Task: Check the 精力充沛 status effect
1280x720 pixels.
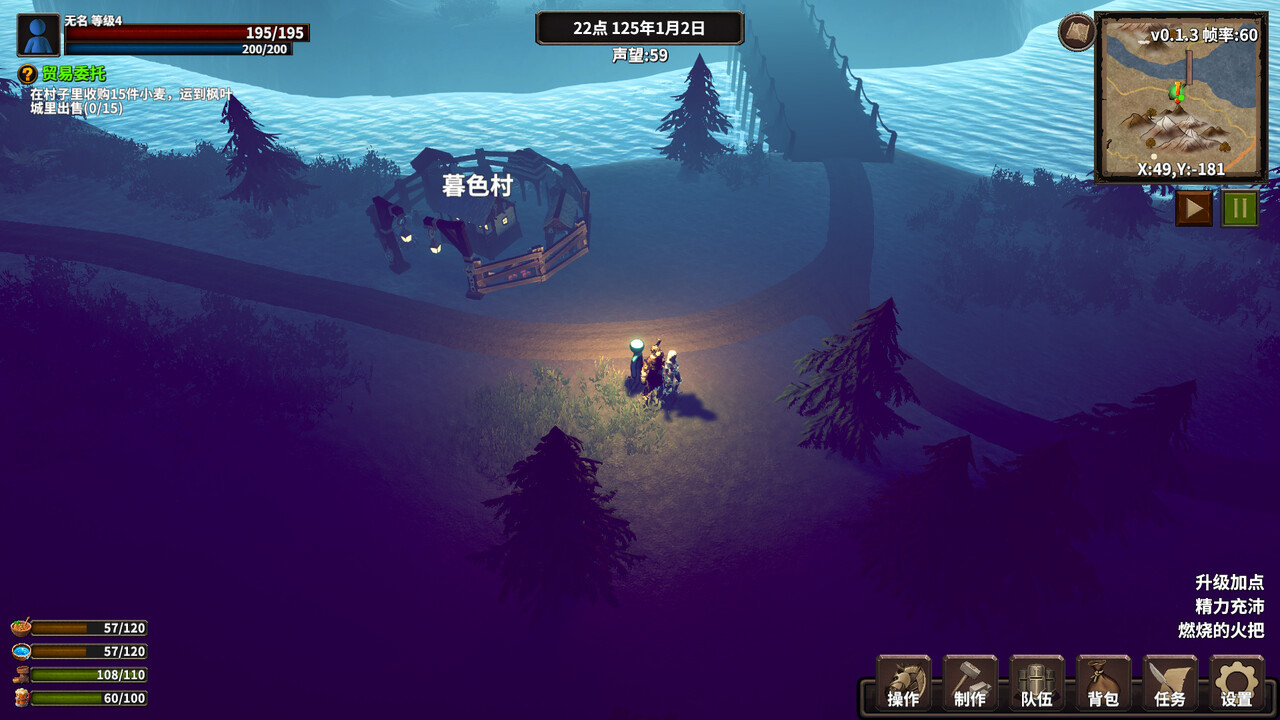Action: (x=1229, y=606)
